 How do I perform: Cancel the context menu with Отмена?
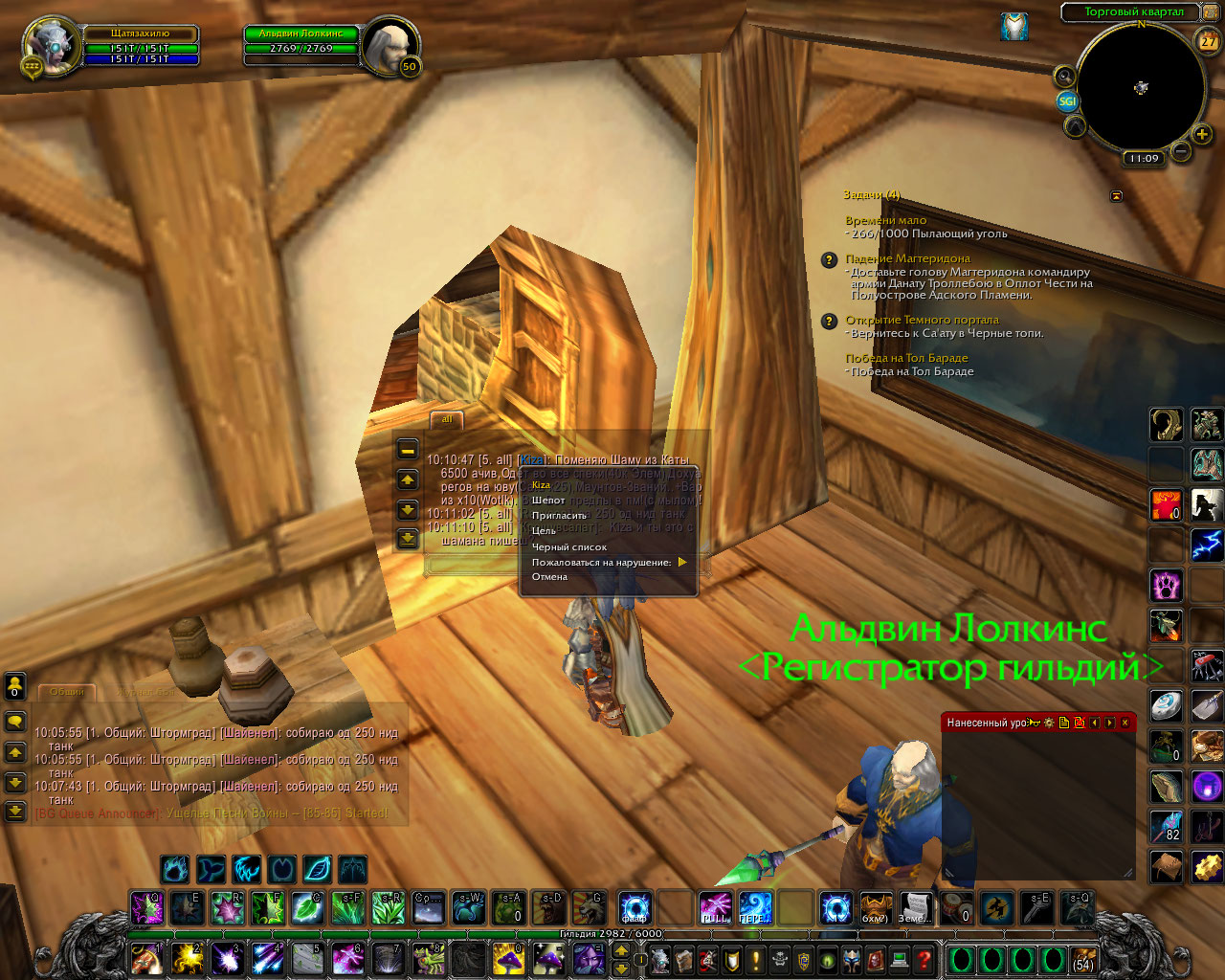coord(550,577)
